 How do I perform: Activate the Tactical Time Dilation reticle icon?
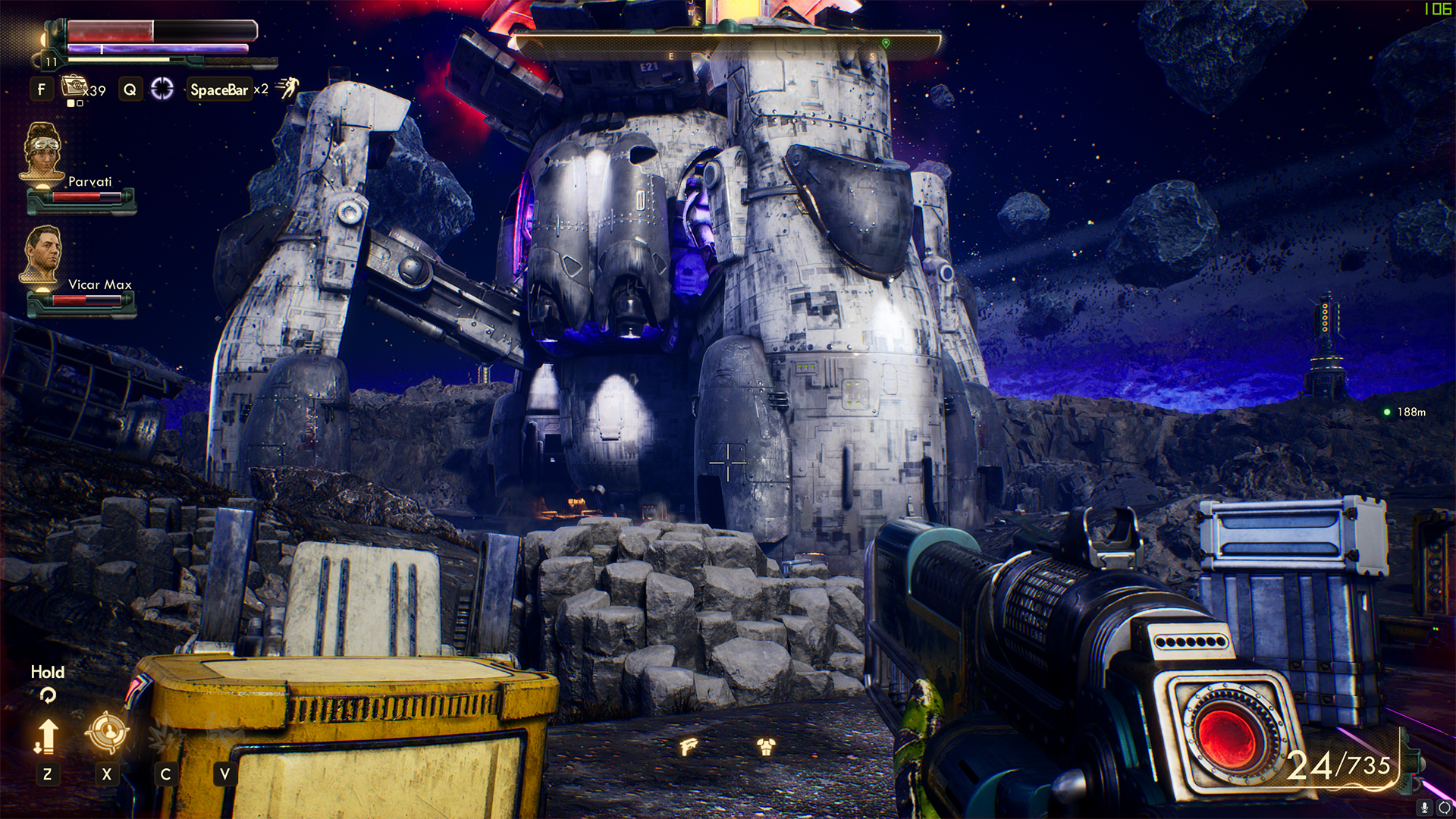162,89
